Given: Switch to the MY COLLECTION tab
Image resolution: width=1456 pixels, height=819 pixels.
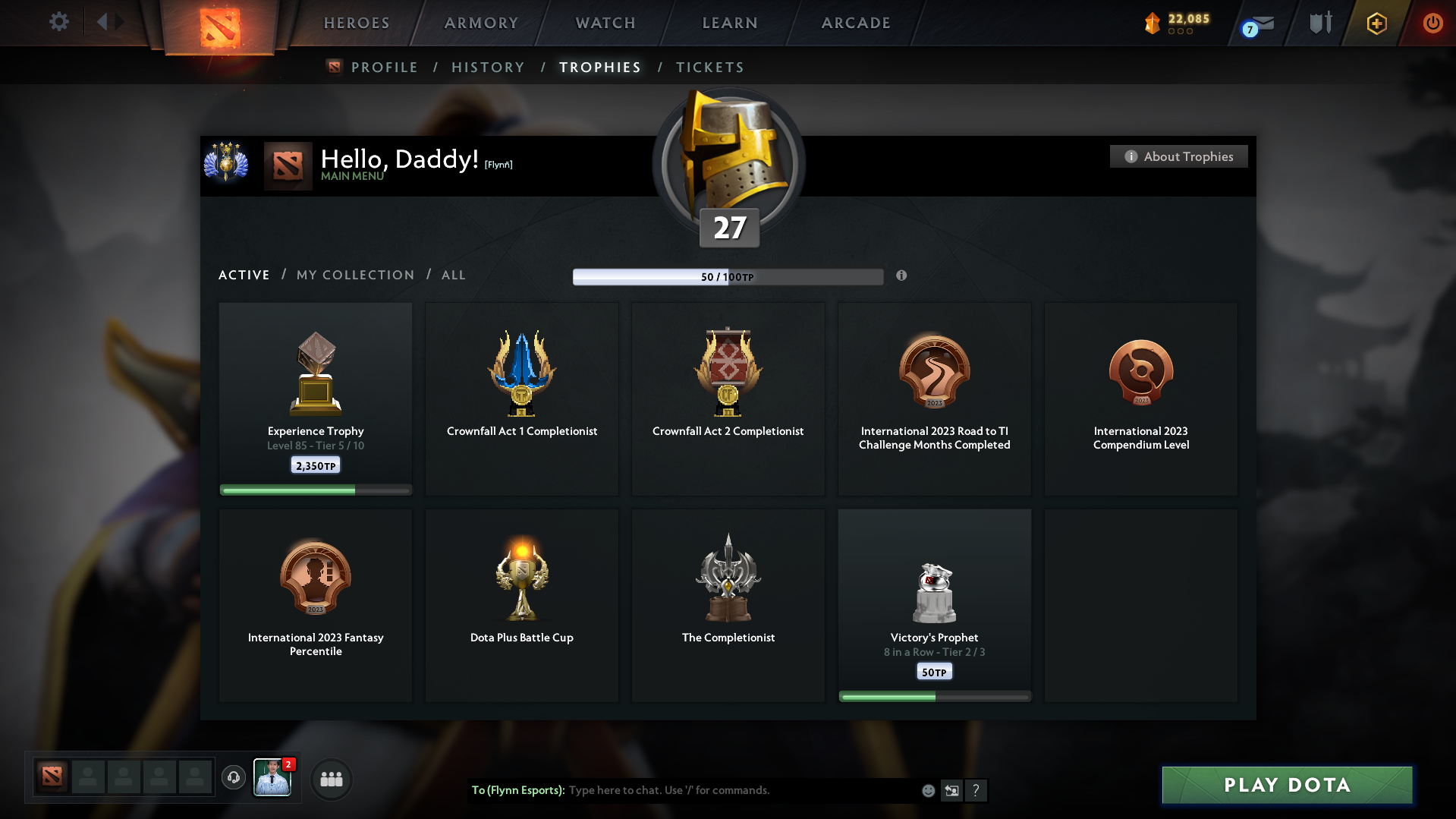Looking at the screenshot, I should [x=354, y=275].
